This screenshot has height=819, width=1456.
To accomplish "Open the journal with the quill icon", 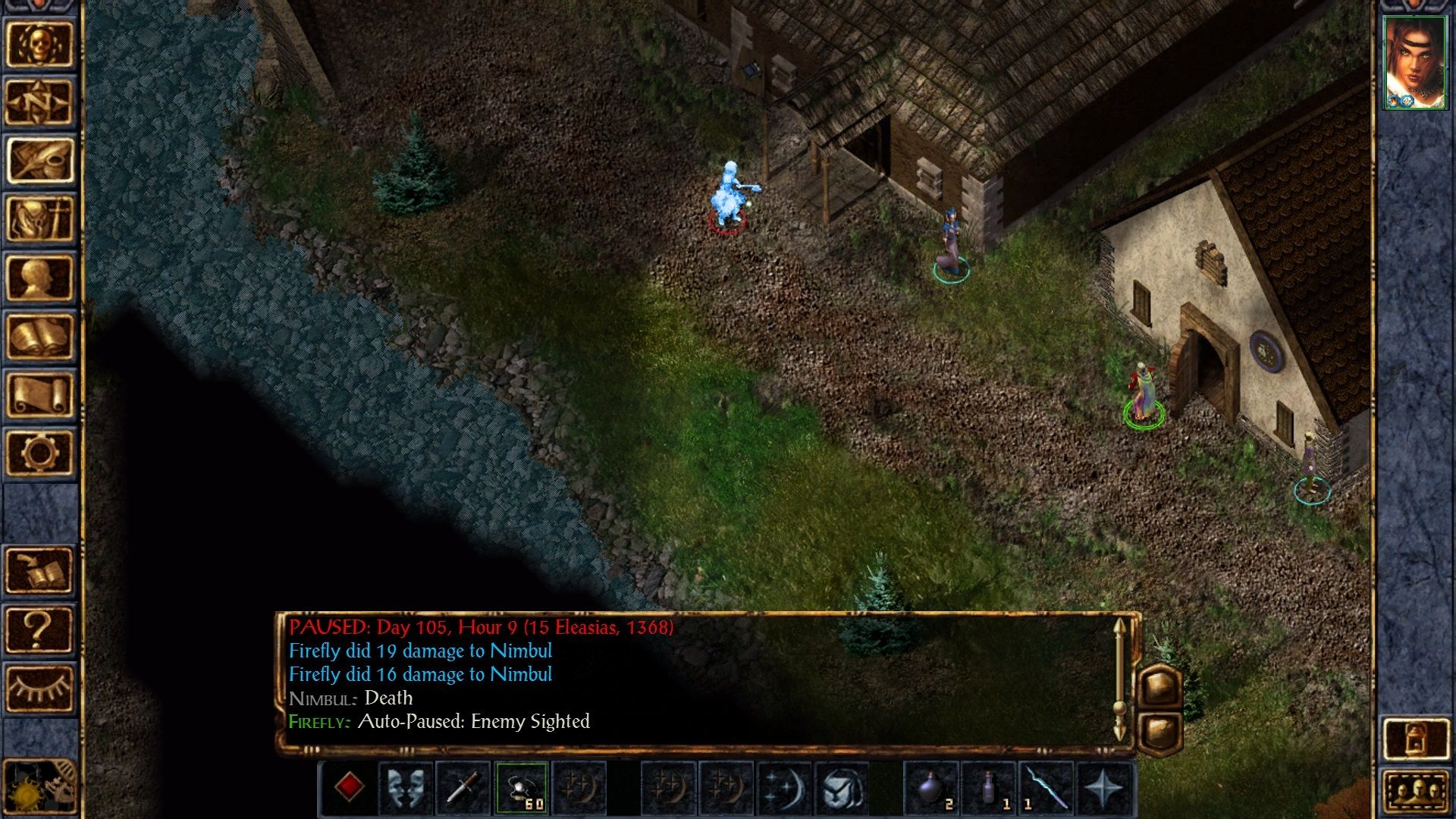I will pos(39,161).
